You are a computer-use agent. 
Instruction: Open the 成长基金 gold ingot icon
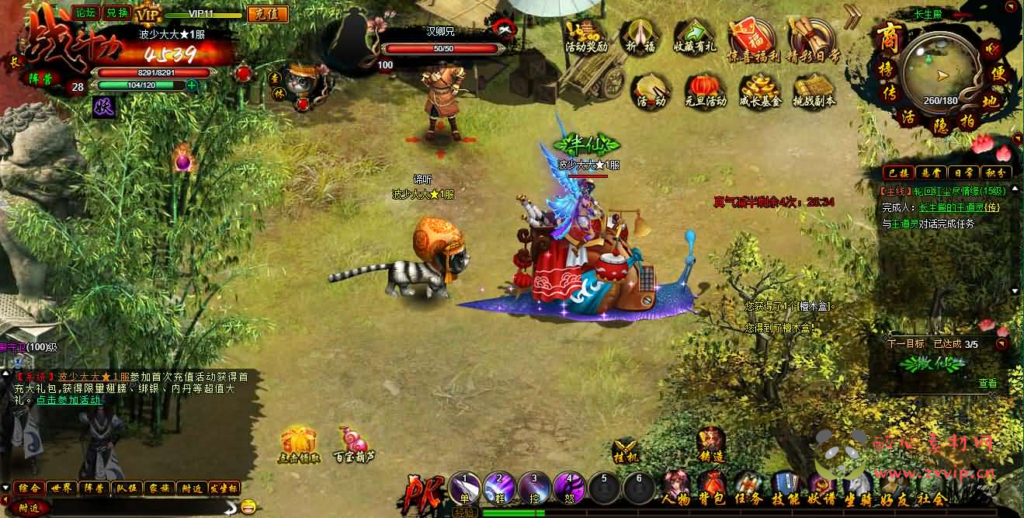pyautogui.click(x=760, y=88)
